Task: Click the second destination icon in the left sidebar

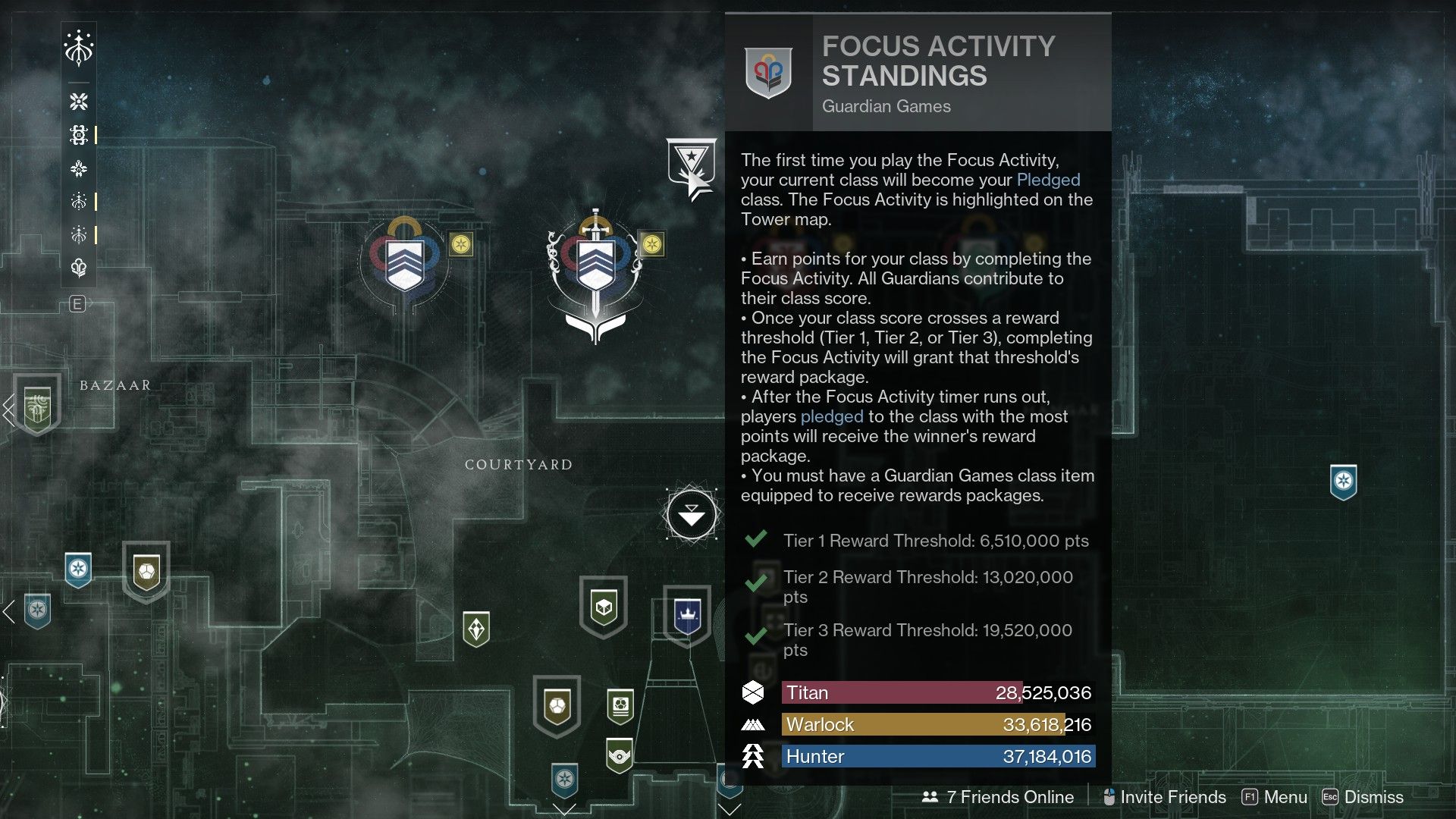Action: [79, 101]
